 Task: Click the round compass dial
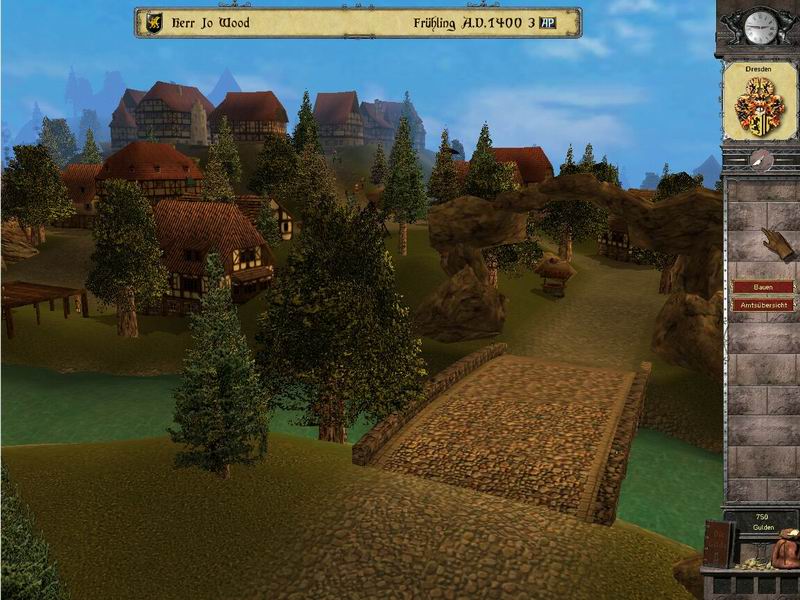tap(761, 159)
